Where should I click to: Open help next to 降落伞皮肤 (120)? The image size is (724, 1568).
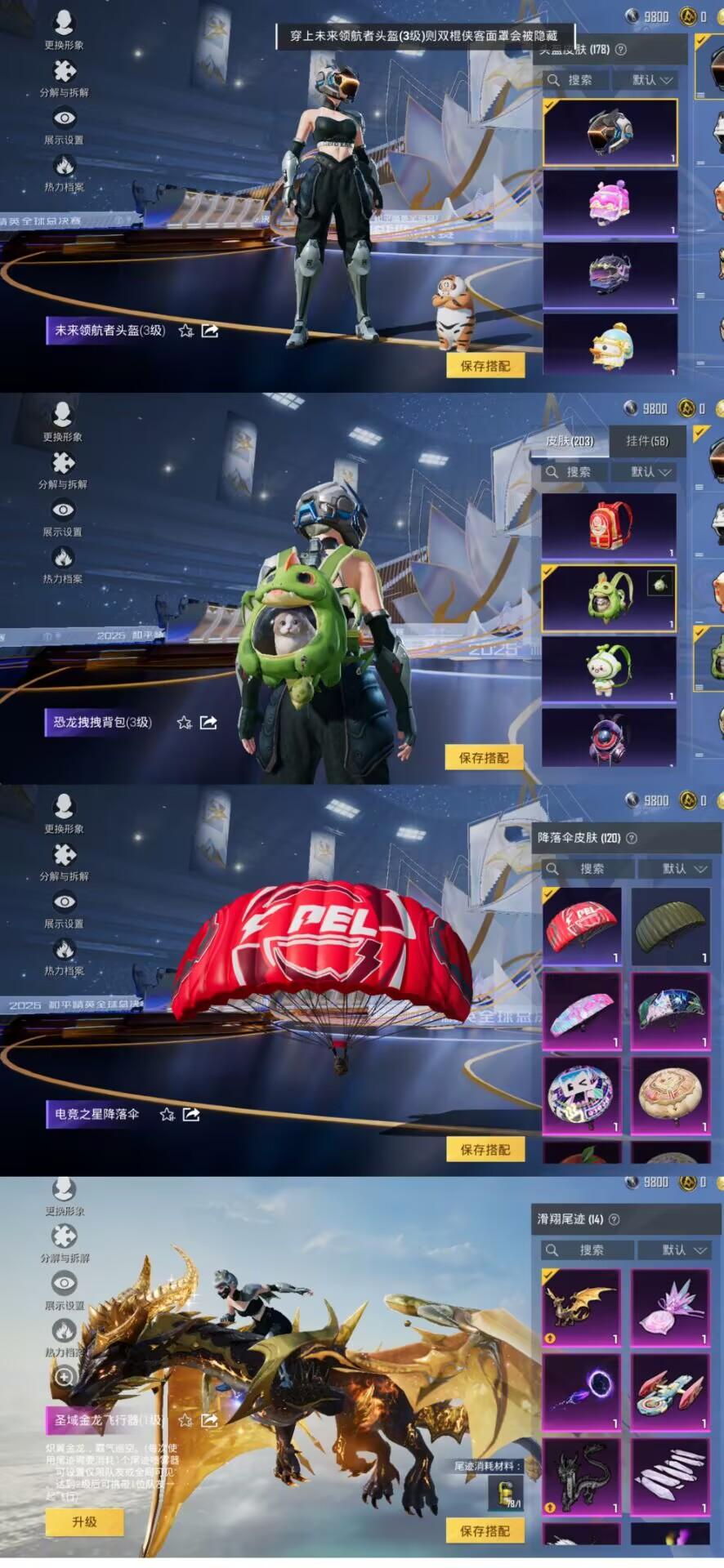pos(631,838)
